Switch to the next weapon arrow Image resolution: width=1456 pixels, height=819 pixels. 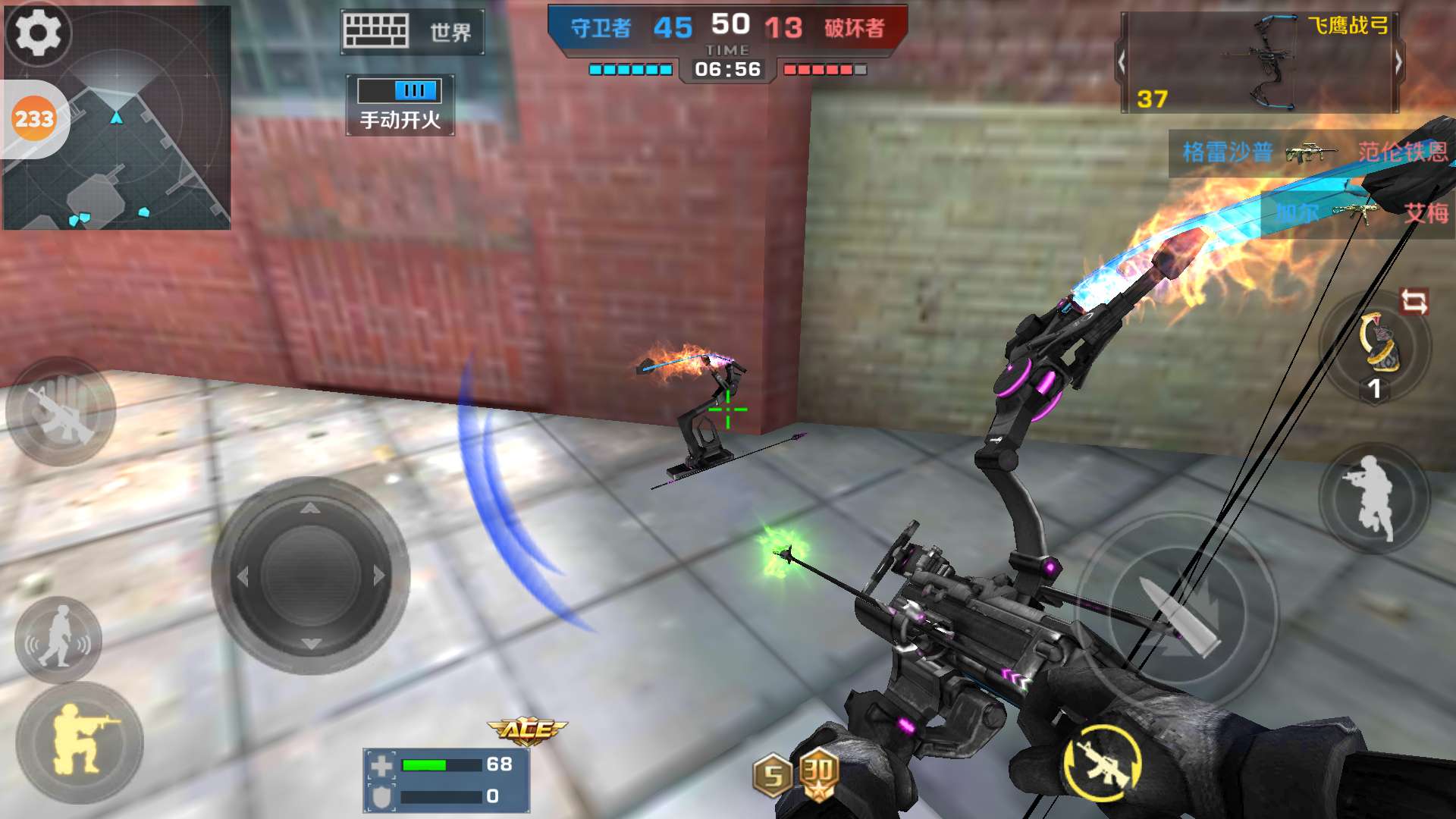coord(1398,62)
